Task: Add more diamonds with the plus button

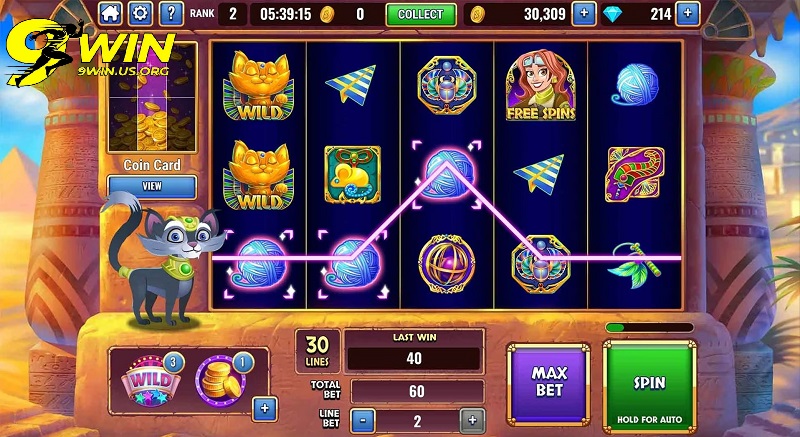Action: pyautogui.click(x=687, y=14)
